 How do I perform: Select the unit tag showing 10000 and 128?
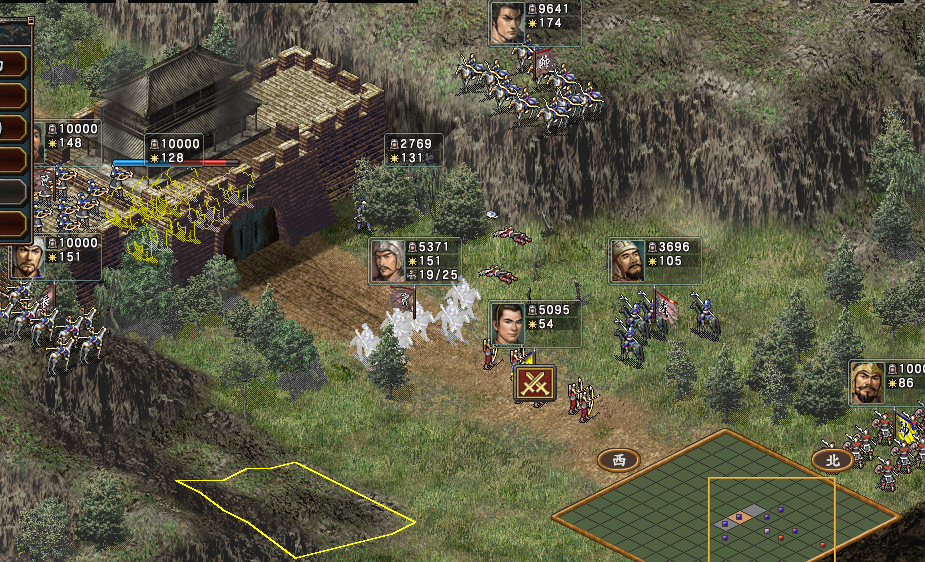174,151
